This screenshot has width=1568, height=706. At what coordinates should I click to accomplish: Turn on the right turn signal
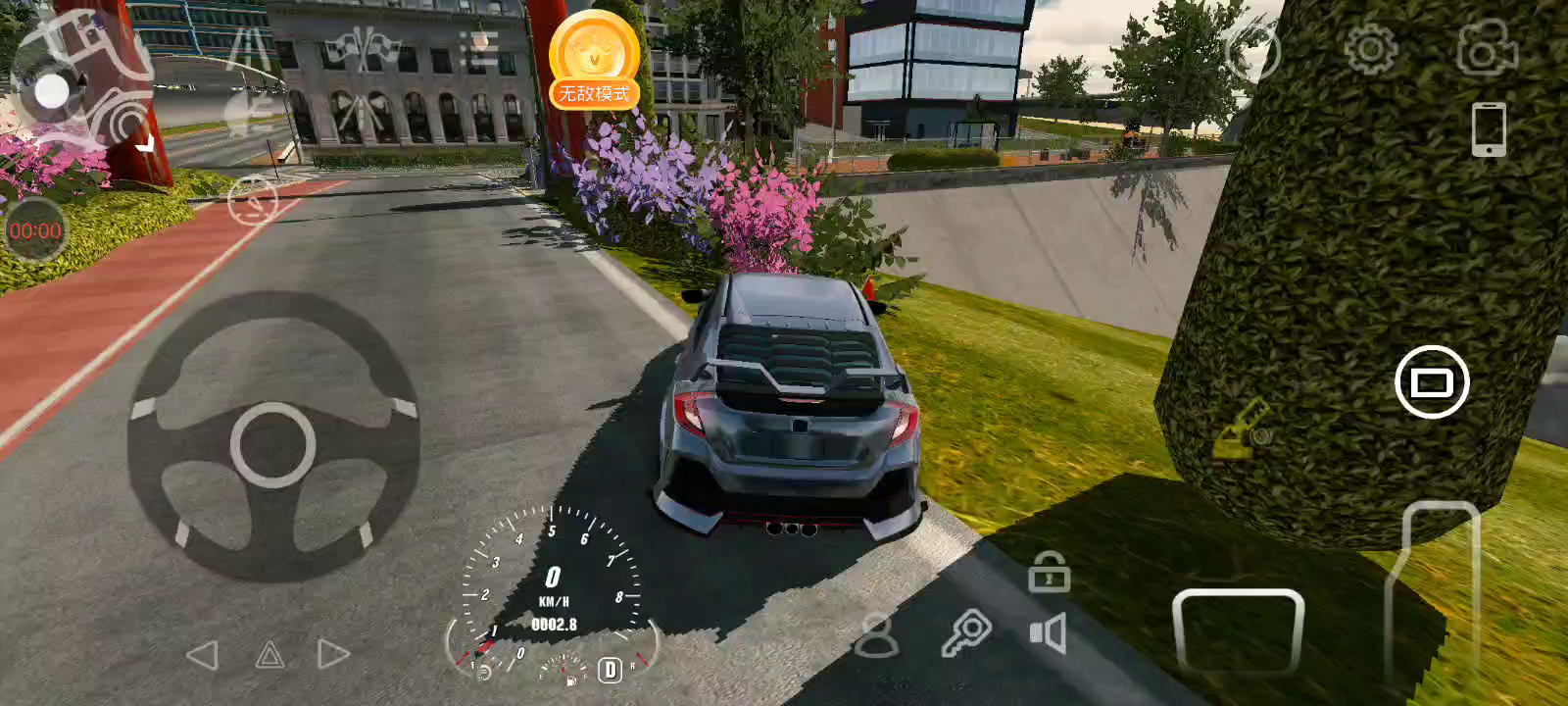point(333,655)
